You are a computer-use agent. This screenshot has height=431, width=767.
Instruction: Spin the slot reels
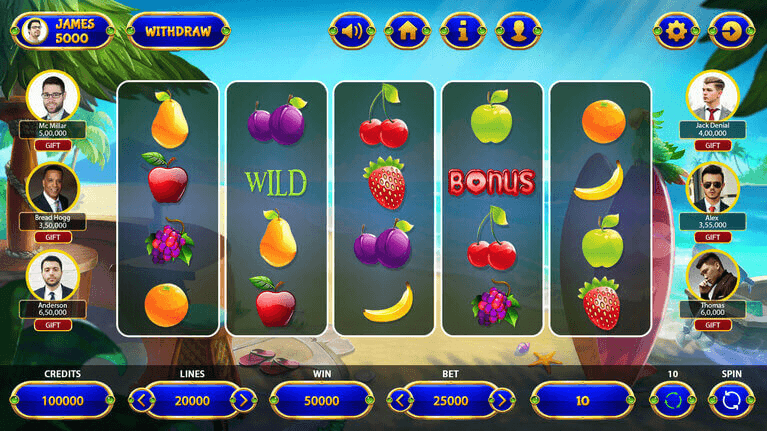click(x=731, y=401)
